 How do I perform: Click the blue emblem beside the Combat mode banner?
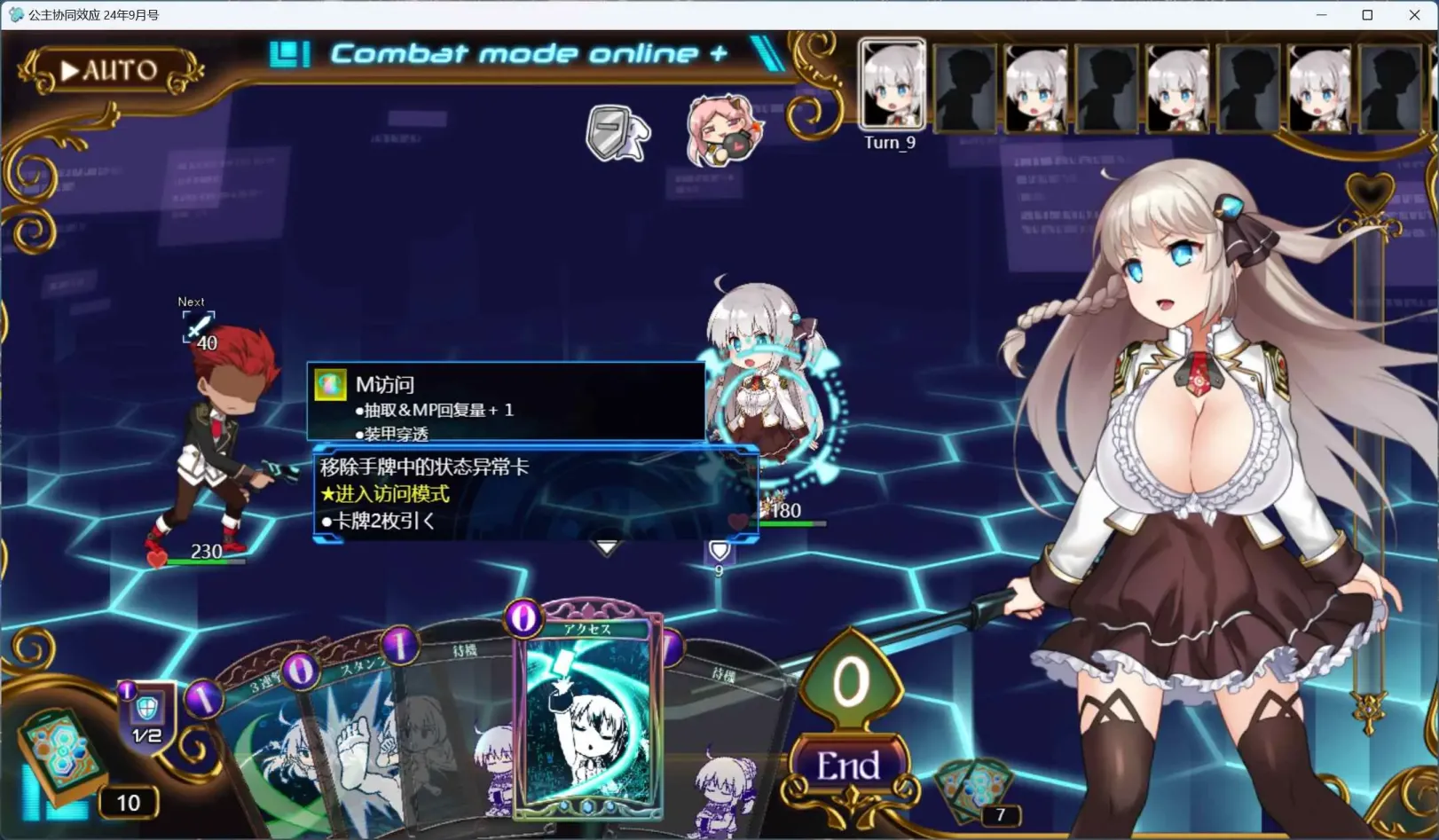[288, 53]
